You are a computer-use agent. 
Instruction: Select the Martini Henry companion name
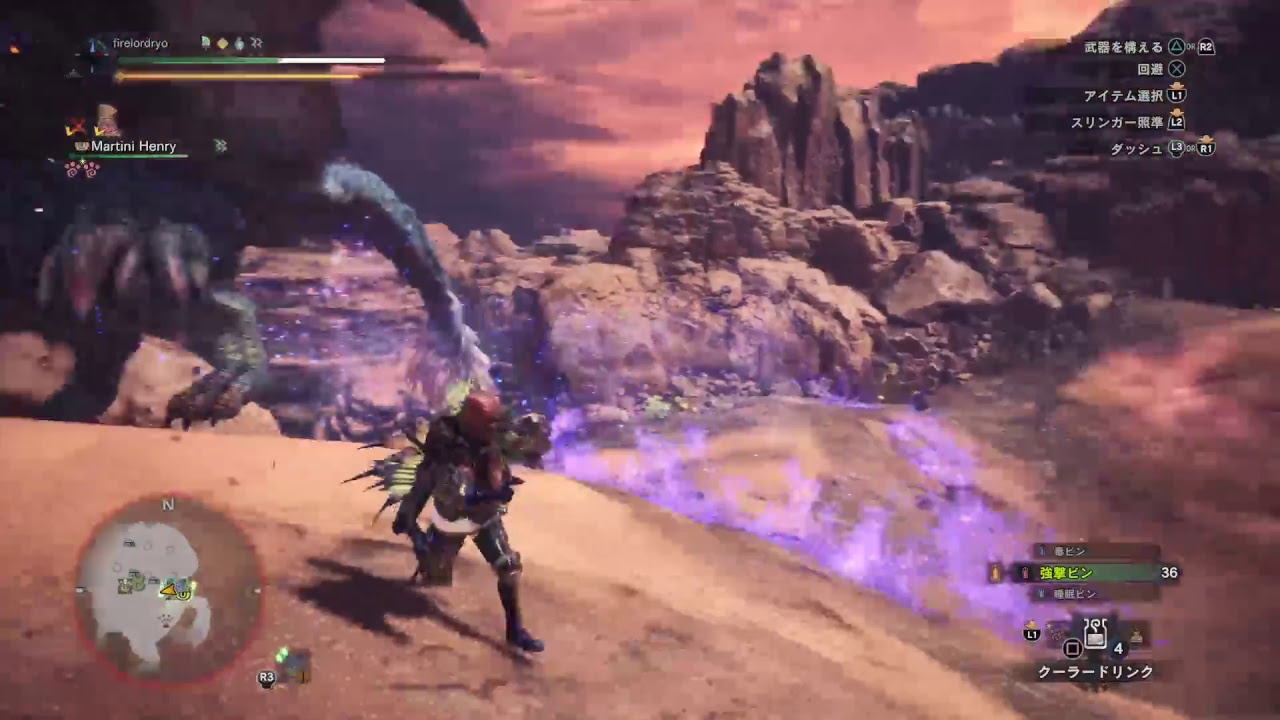(x=133, y=146)
